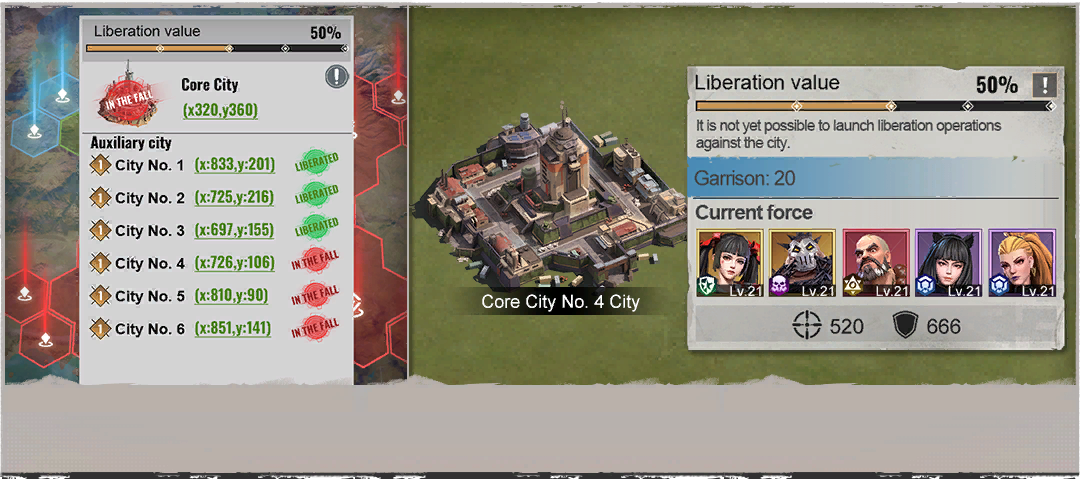The image size is (1080, 480).
Task: Choose the skull-masked hero portrait
Action: click(802, 263)
